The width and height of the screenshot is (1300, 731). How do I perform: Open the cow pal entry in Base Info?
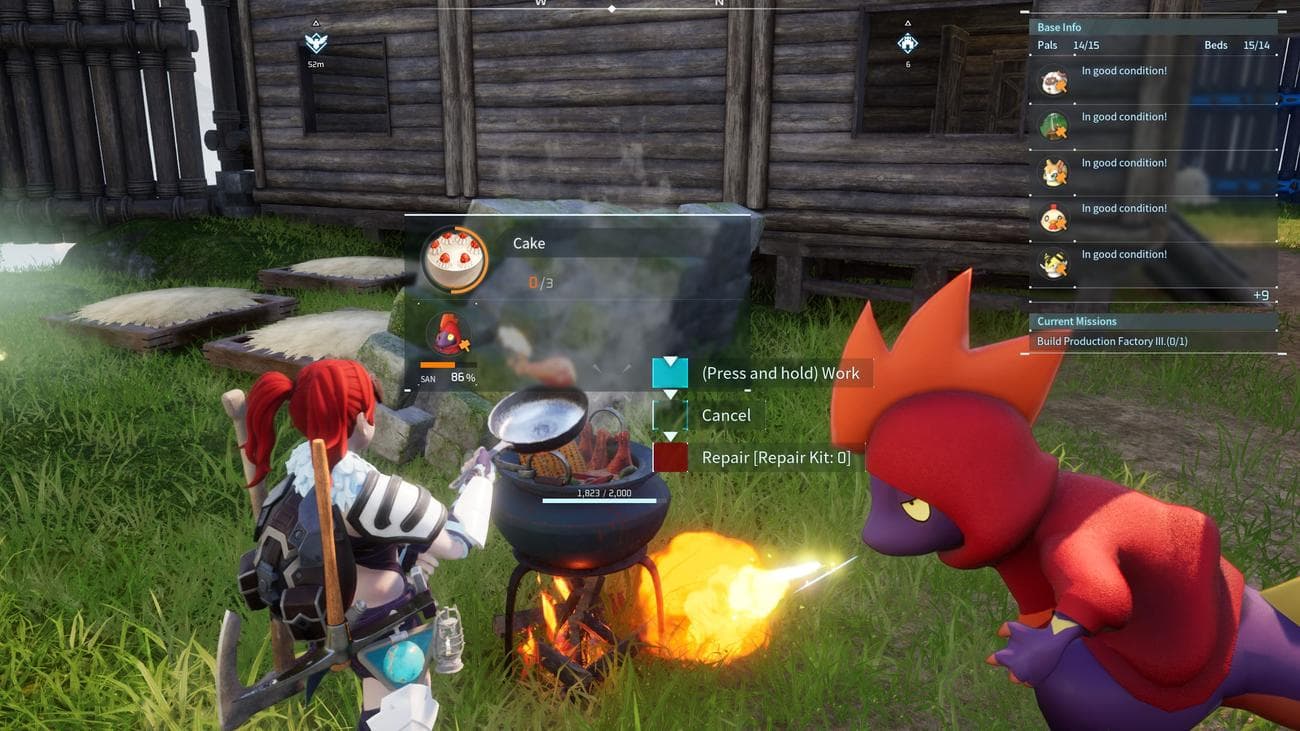click(x=1053, y=81)
